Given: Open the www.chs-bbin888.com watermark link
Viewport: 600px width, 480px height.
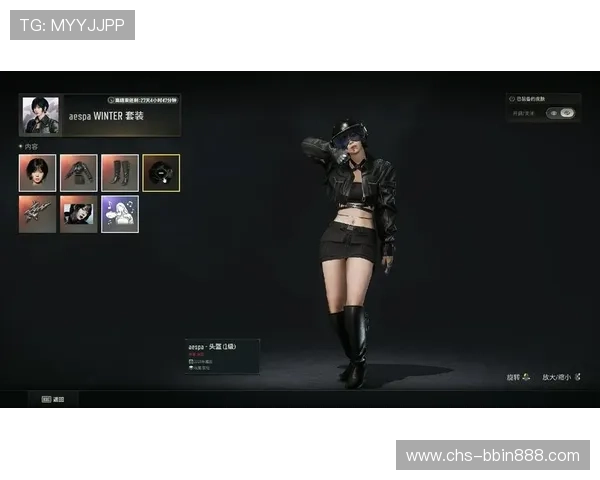Looking at the screenshot, I should (x=493, y=456).
